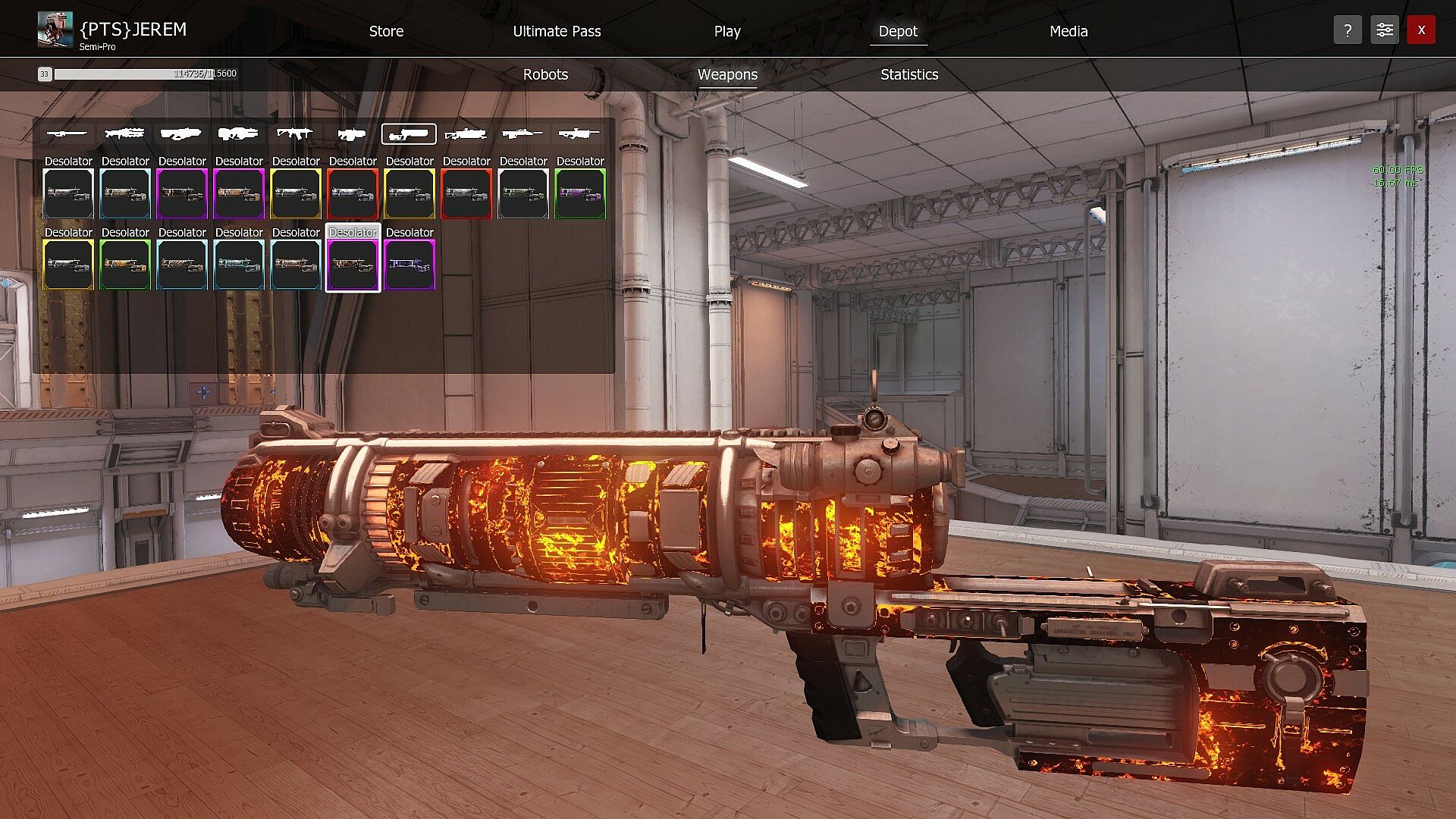Choose the highlighted lava Desolator skin
This screenshot has height=819, width=1456.
[353, 265]
